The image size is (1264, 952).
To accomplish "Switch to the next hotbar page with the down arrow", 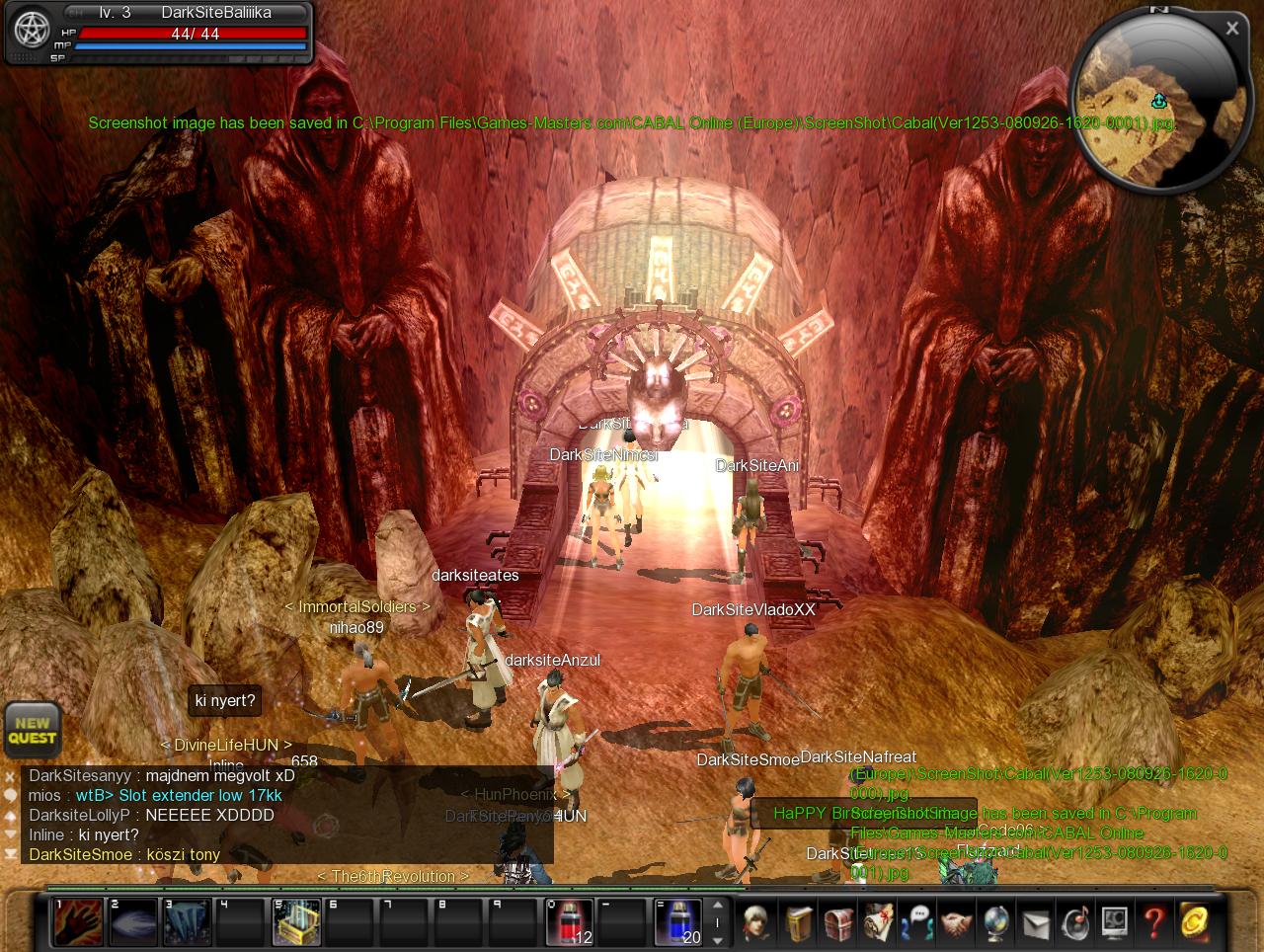I will click(x=718, y=937).
